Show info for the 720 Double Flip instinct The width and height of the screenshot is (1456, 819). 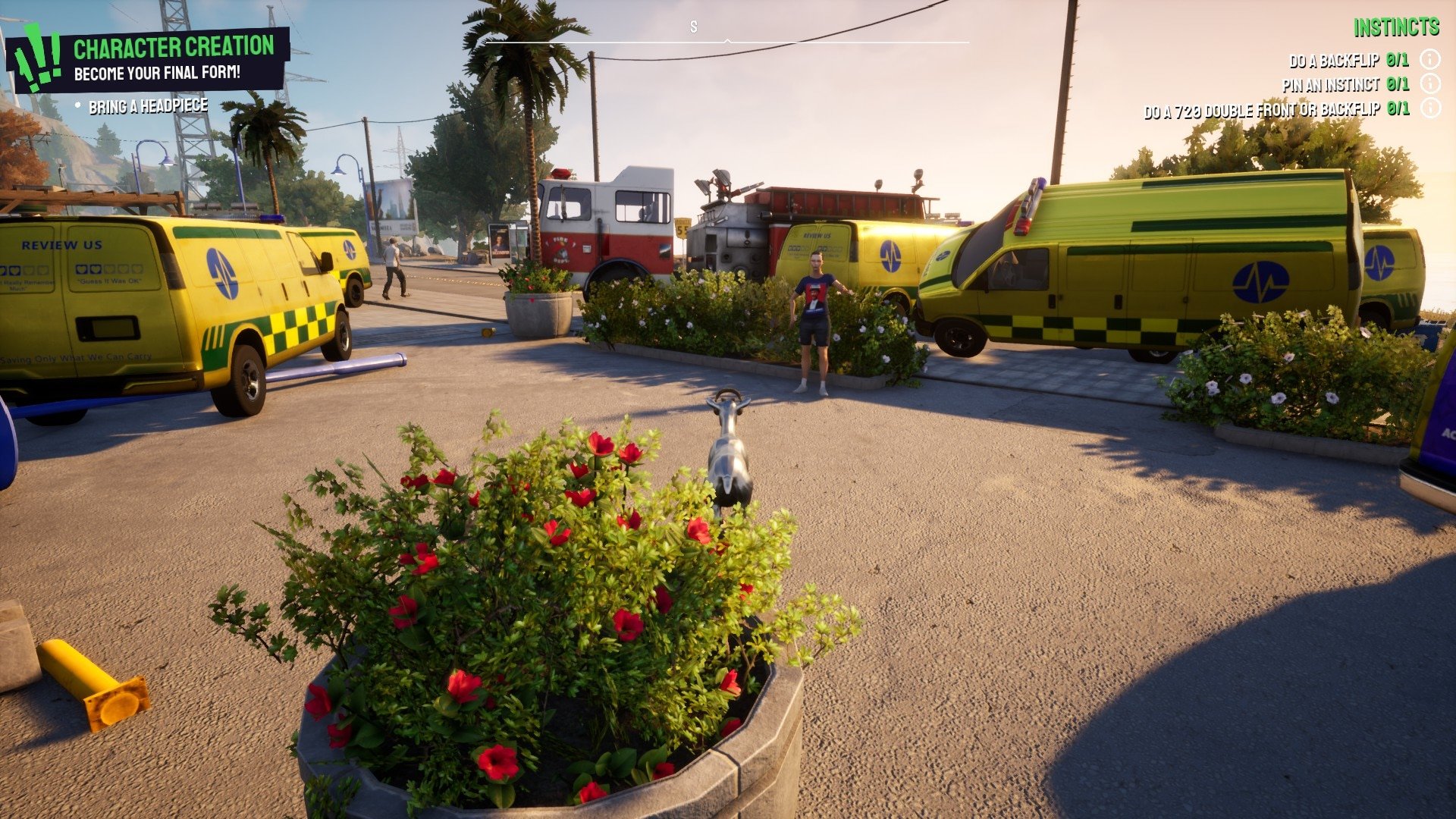[1429, 108]
